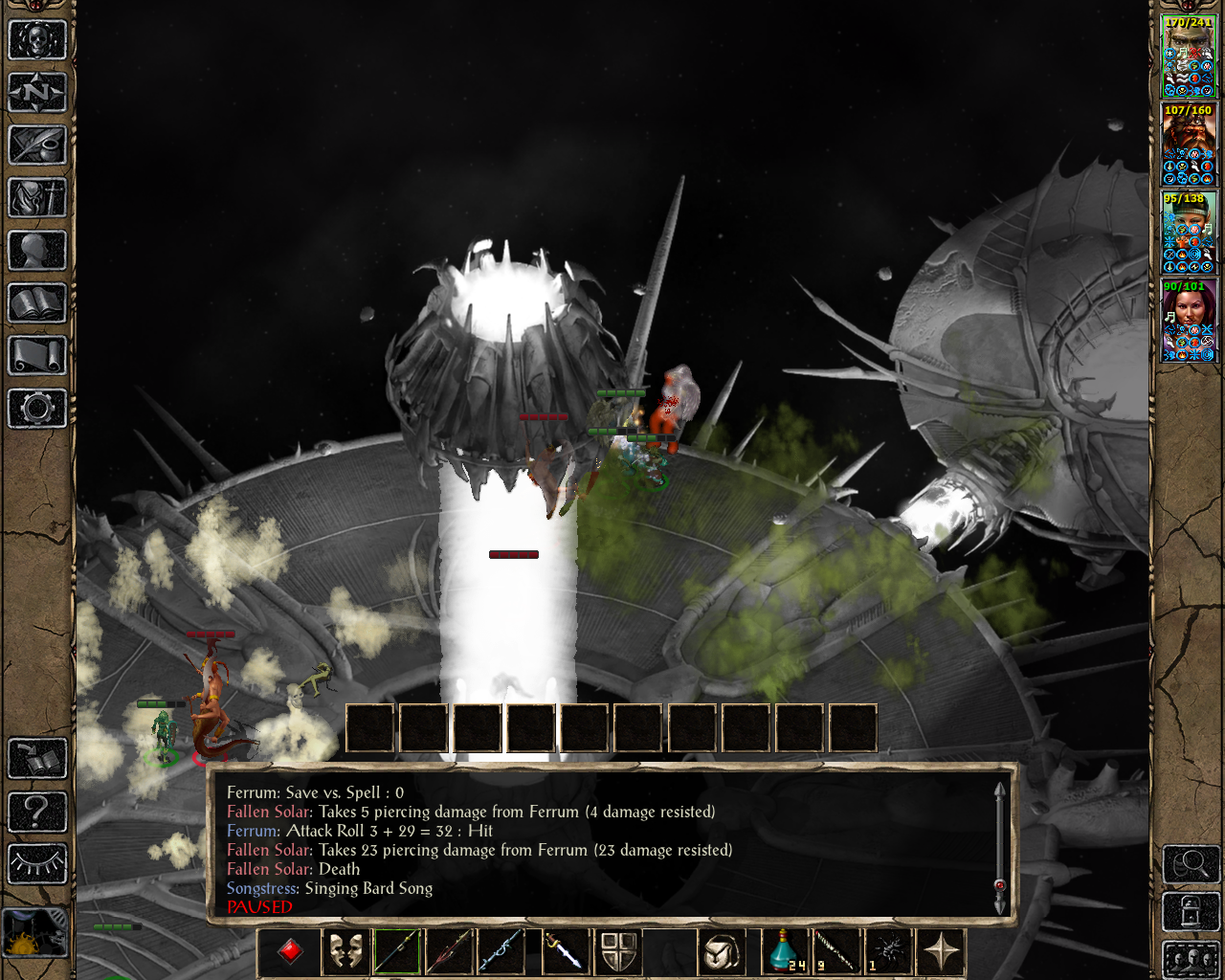Viewport: 1225px width, 980px height.
Task: Open the Mage spellbook
Action: [x=36, y=303]
